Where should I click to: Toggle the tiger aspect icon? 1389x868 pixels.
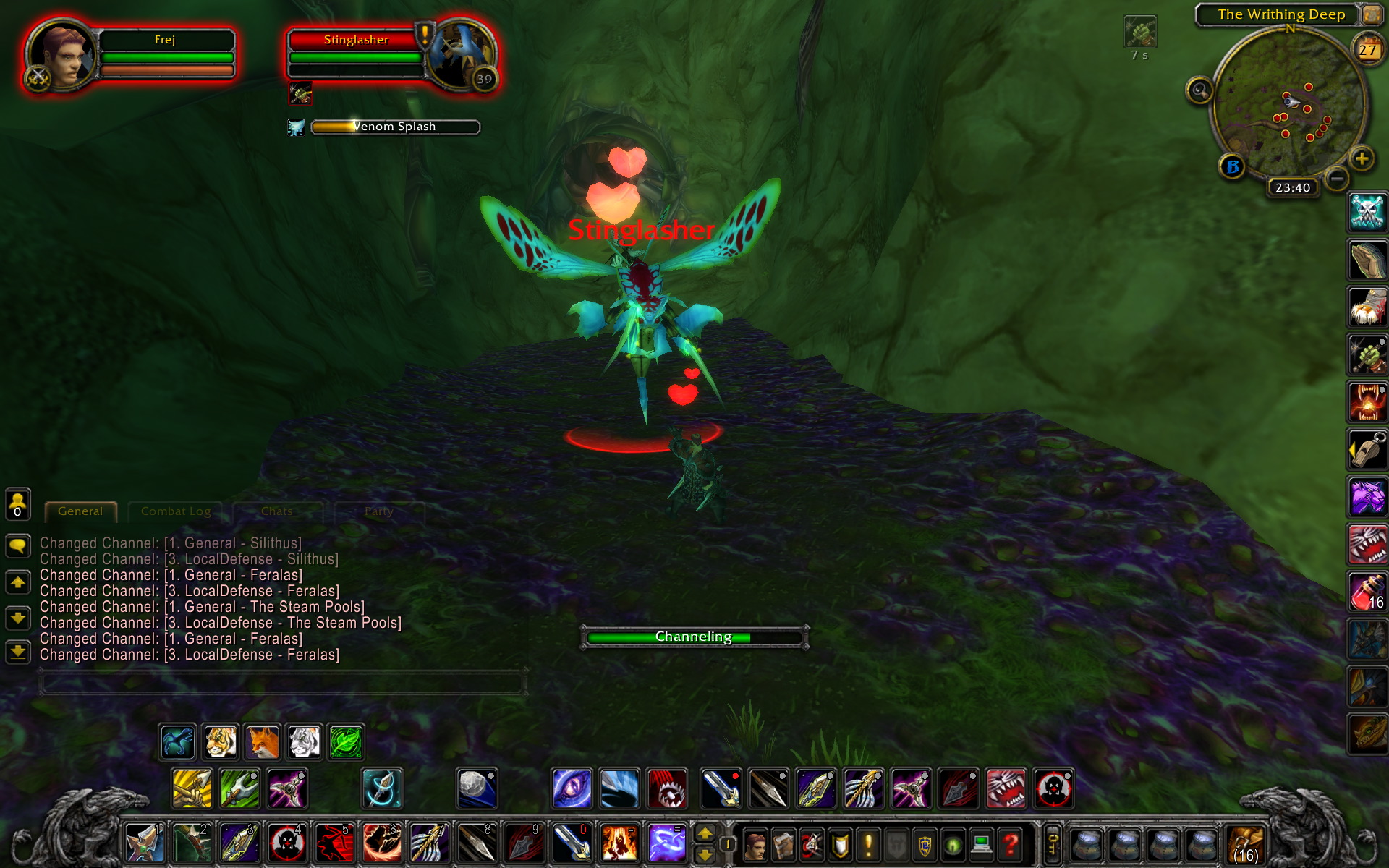(222, 741)
